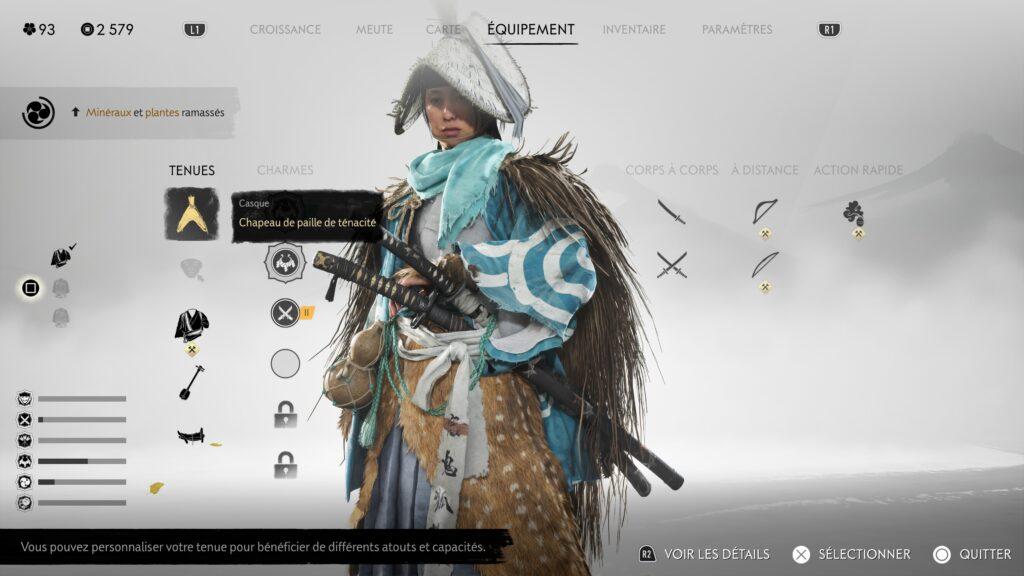Select the straw hat helmet slot
The width and height of the screenshot is (1024, 576).
click(x=192, y=214)
